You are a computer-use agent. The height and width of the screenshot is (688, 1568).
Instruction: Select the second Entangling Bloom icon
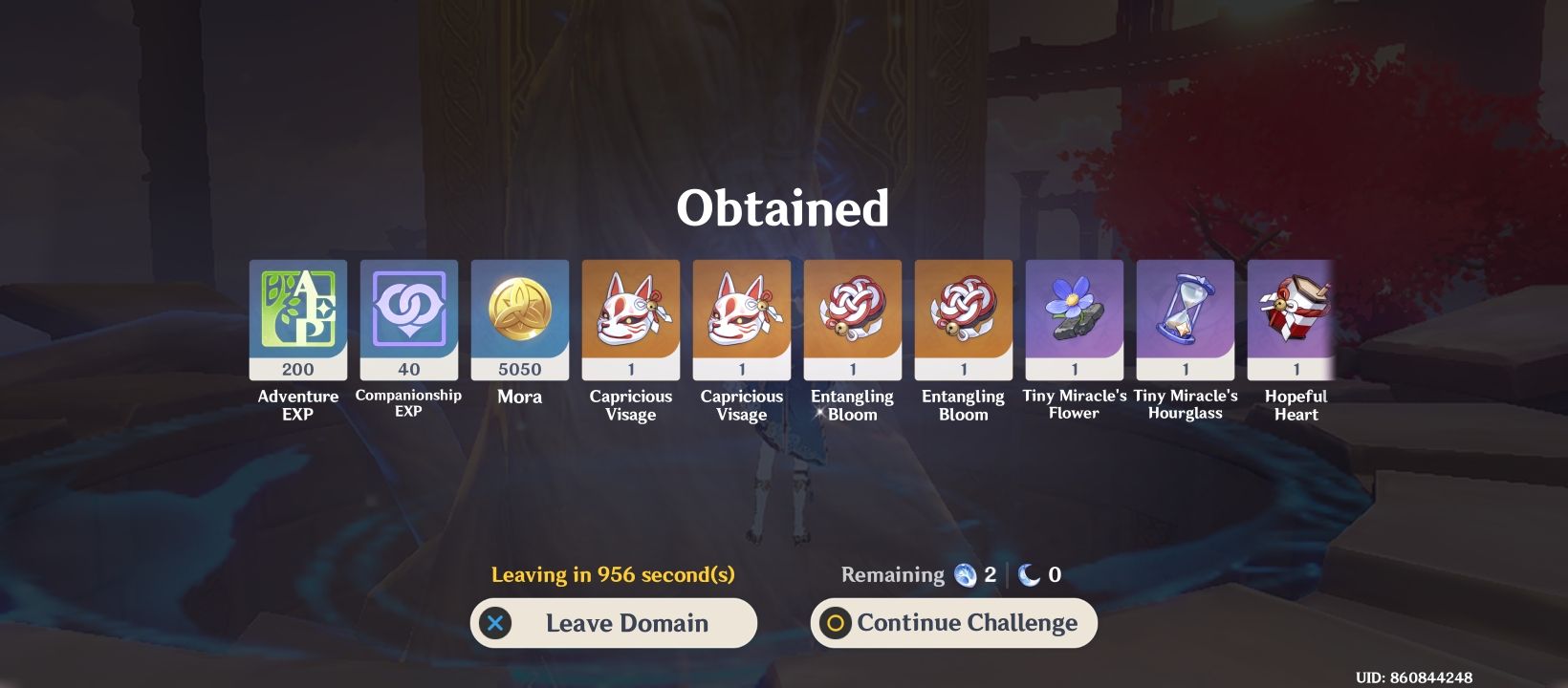pos(963,315)
